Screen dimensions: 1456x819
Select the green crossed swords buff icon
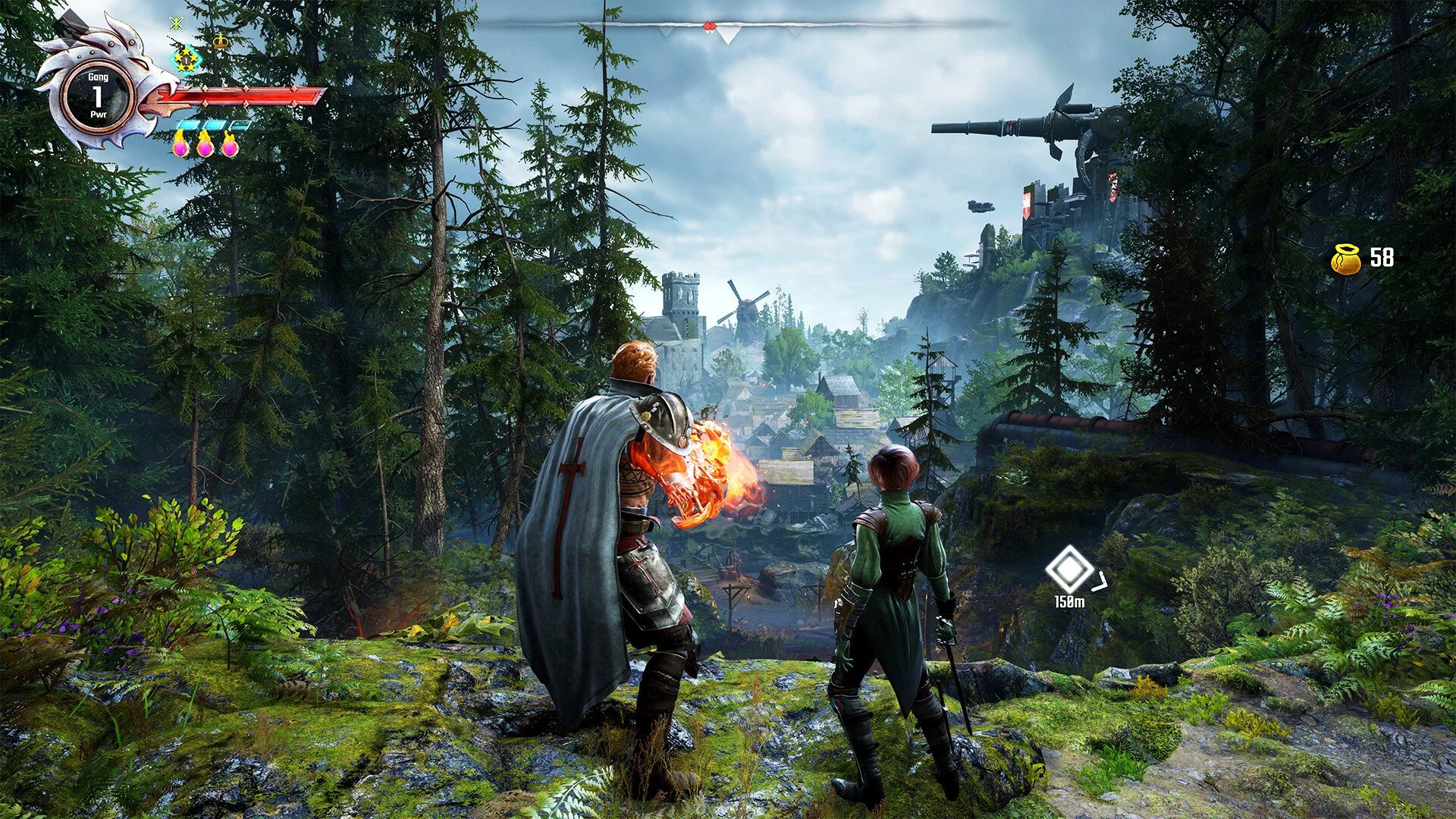click(x=177, y=23)
